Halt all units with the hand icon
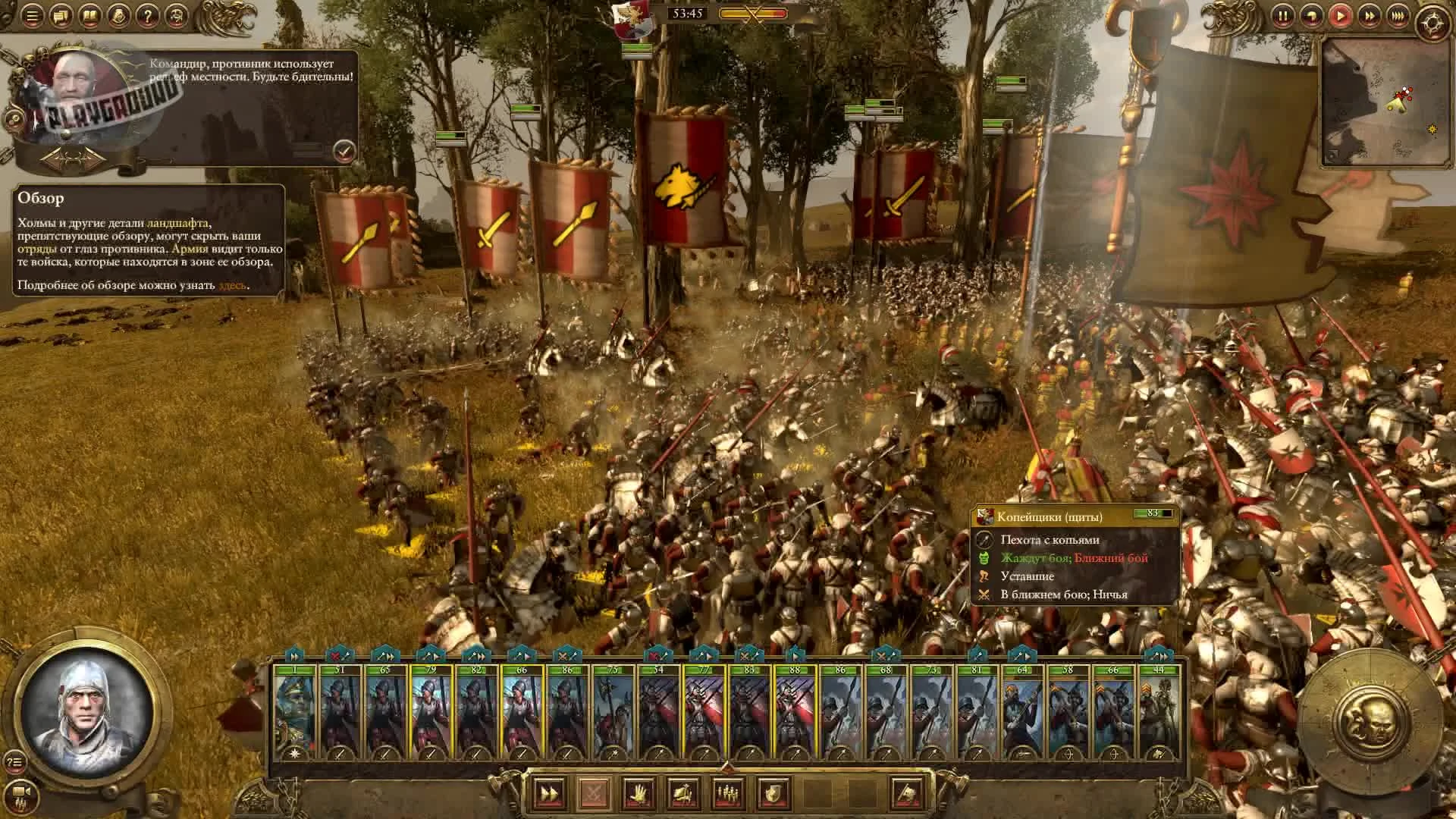Viewport: 1456px width, 819px height. tap(639, 794)
